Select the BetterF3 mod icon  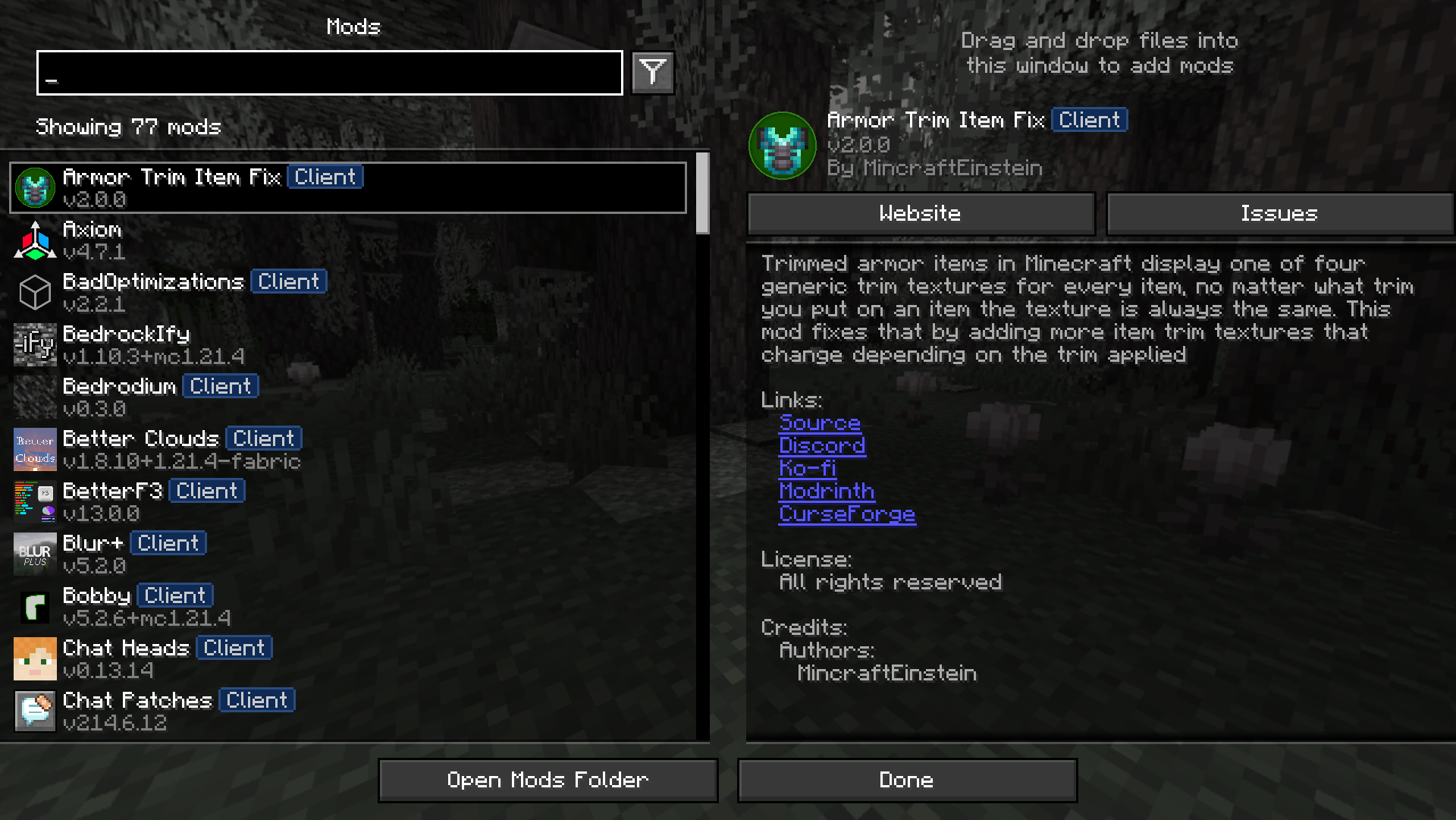click(x=34, y=501)
